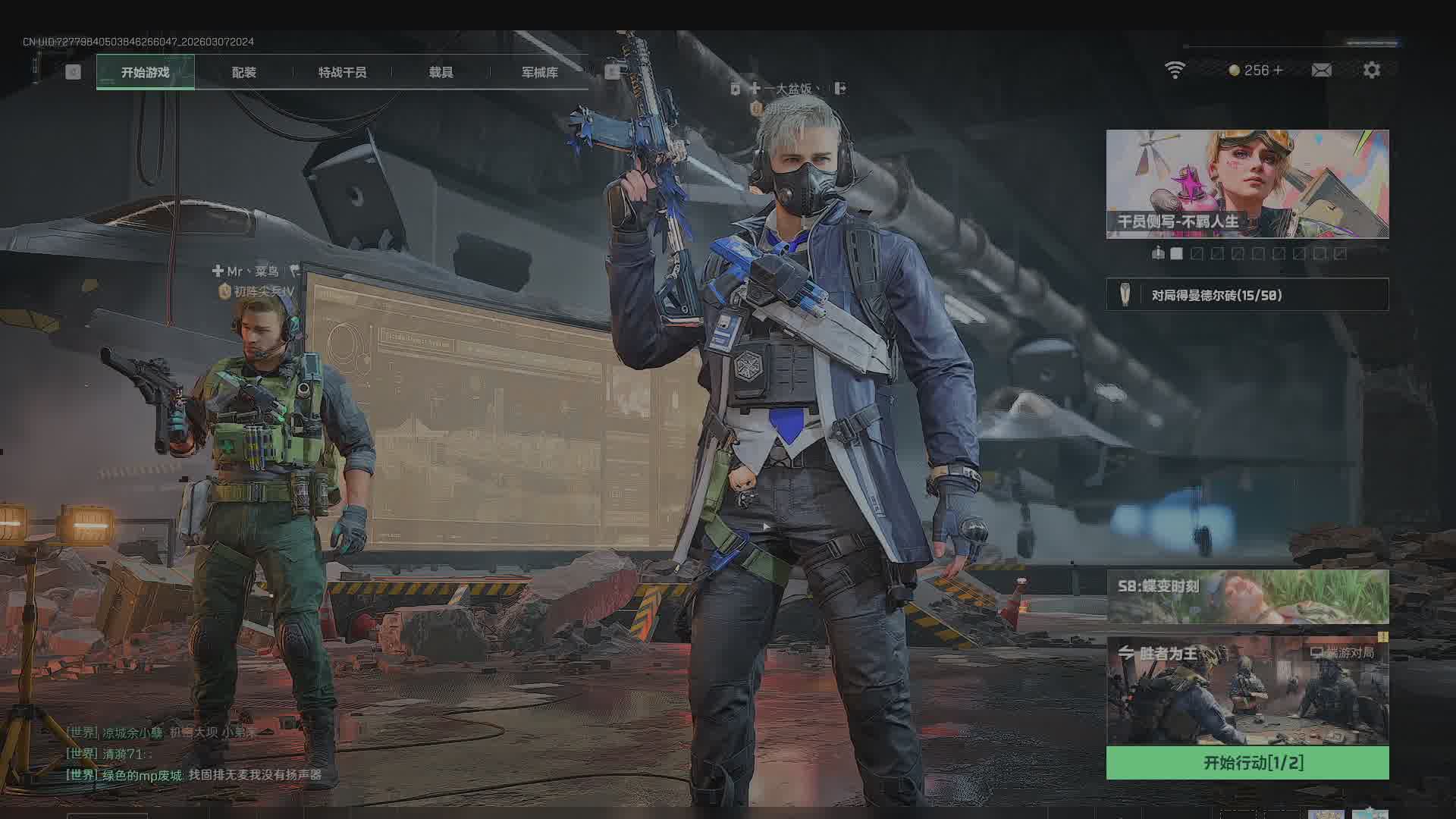Viewport: 1456px width, 819px height.
Task: Open the 对局得曼德尔砖 reward tracker
Action: [1247, 295]
